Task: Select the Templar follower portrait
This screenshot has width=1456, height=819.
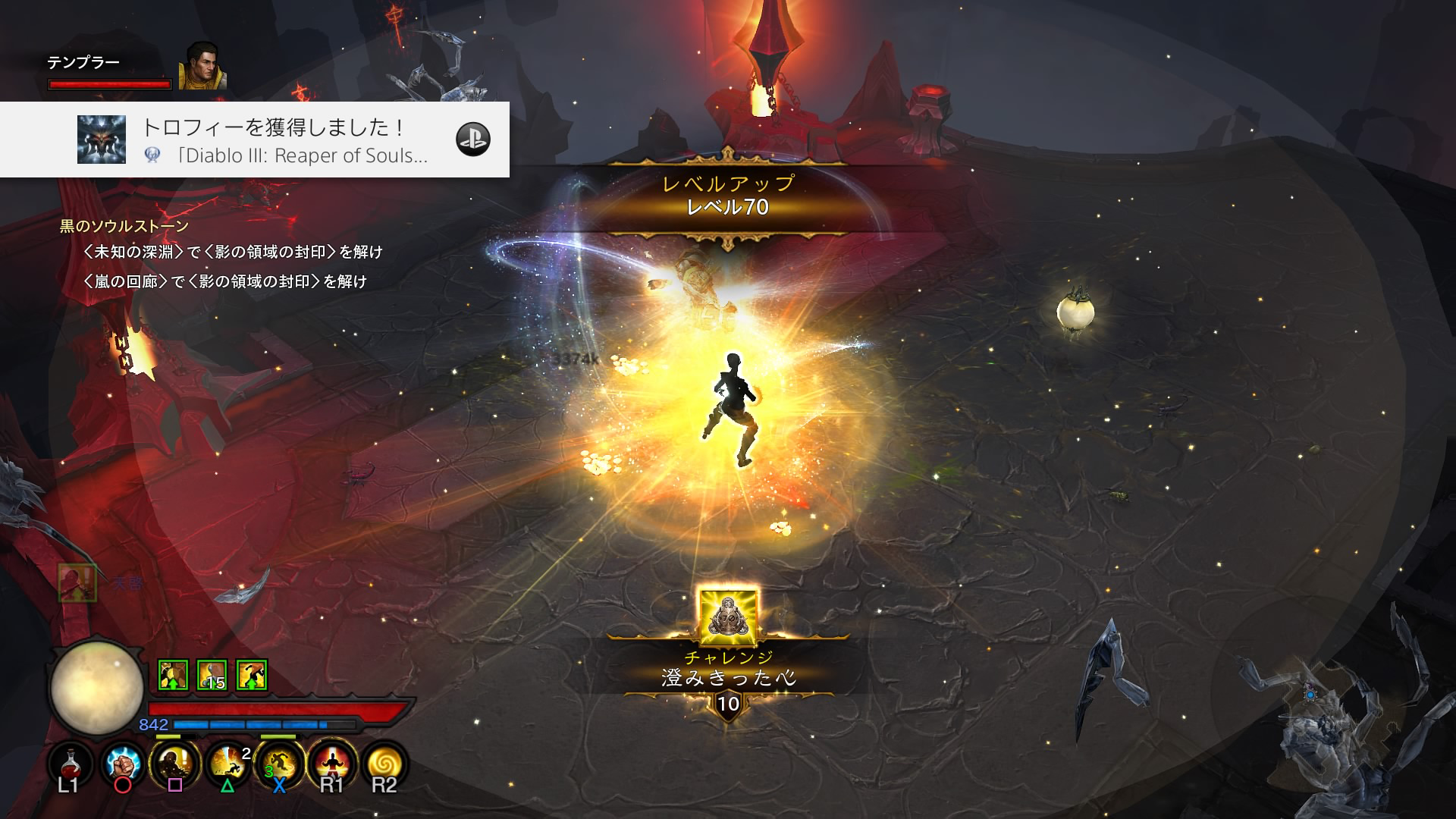Action: tap(202, 67)
